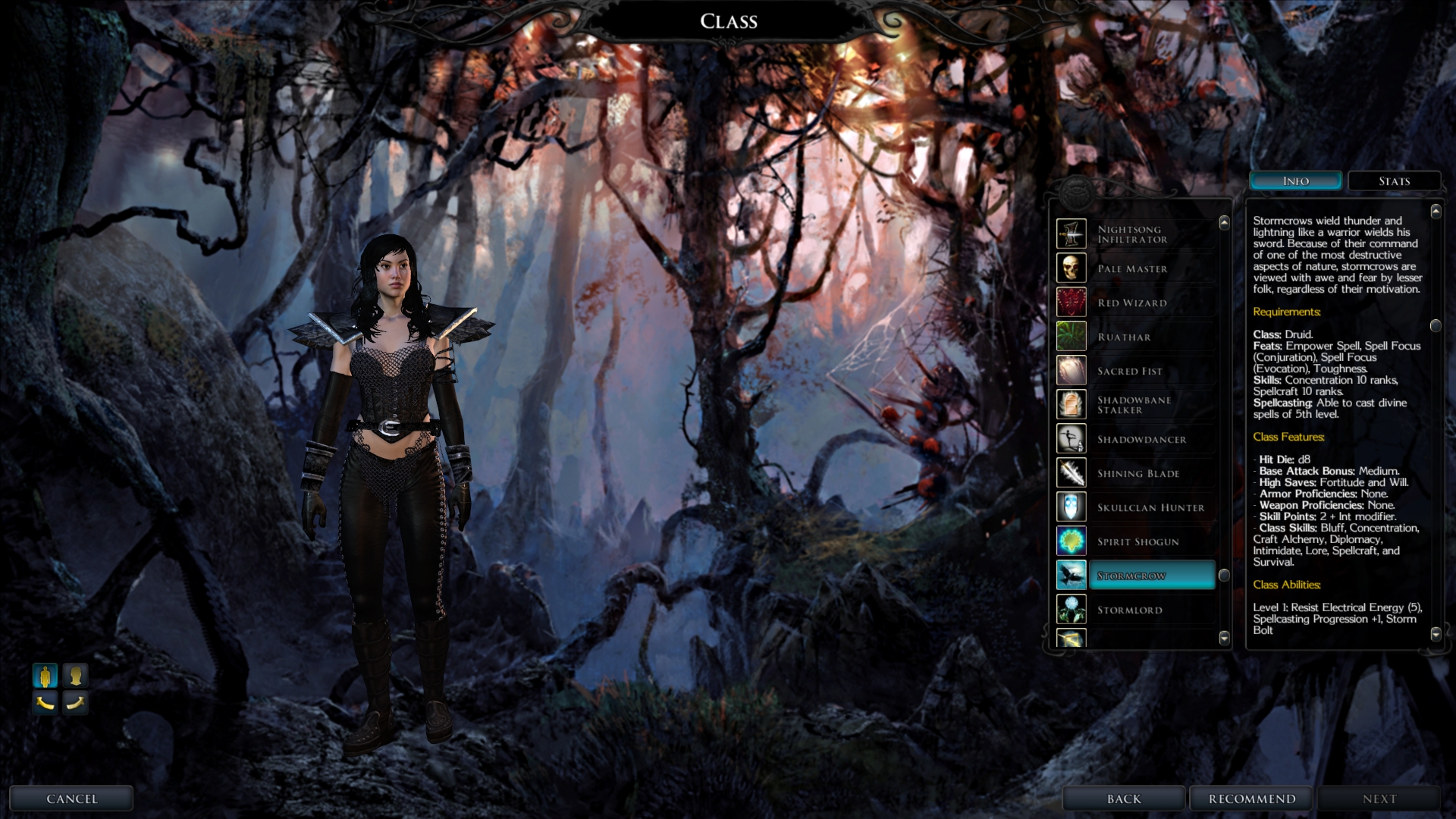Choose the Pale Master class

coord(1133,268)
